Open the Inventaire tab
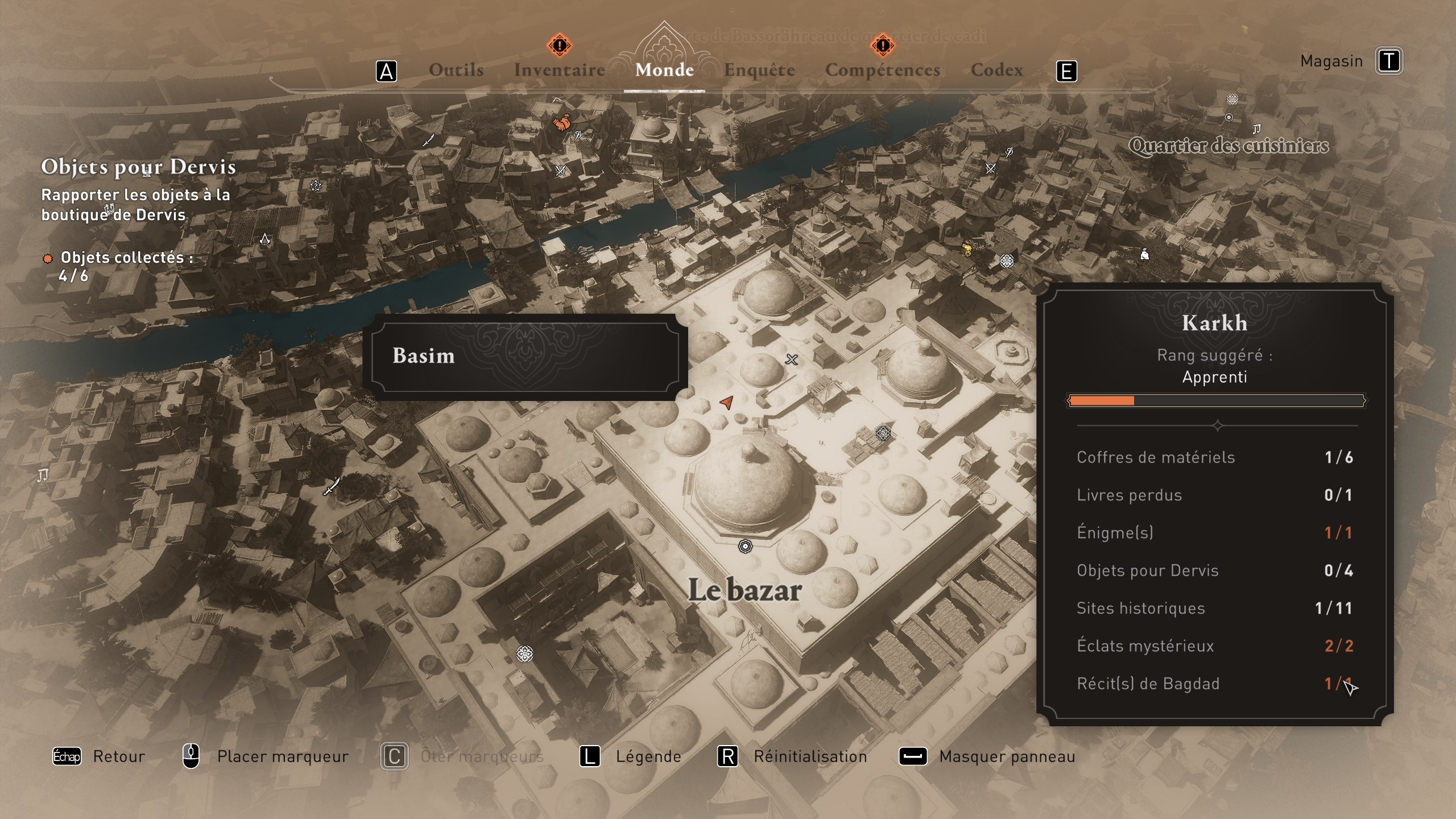The height and width of the screenshot is (819, 1456). 560,70
